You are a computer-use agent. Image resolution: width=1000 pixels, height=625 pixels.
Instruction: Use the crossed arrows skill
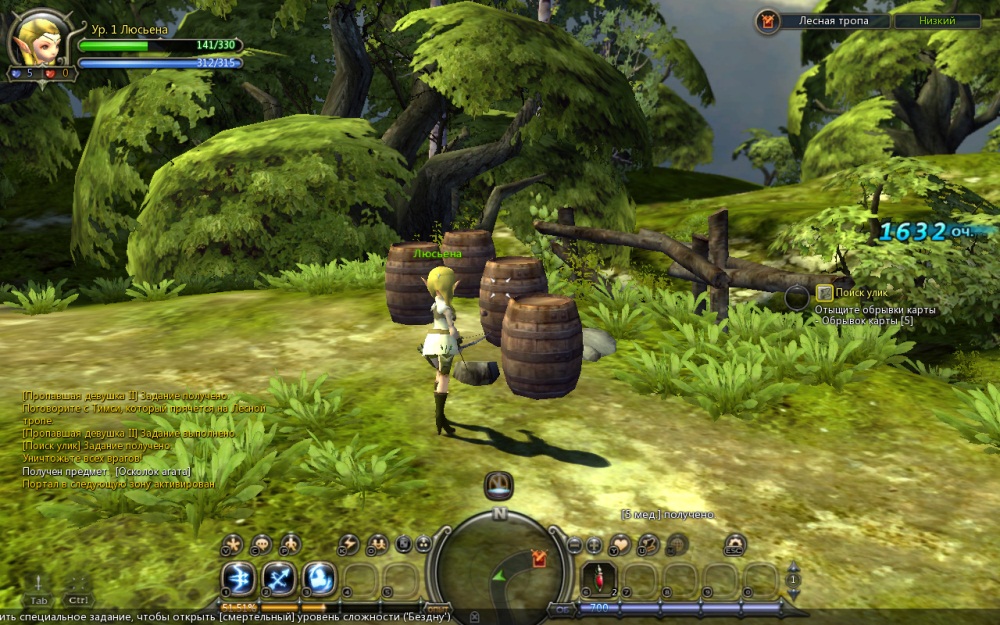(x=279, y=578)
